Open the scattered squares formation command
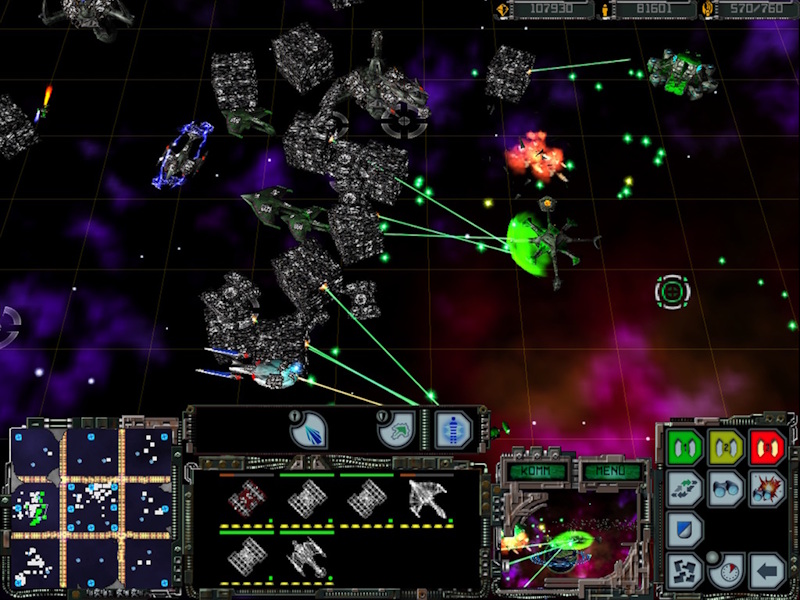This screenshot has height=600, width=800. pos(683,571)
